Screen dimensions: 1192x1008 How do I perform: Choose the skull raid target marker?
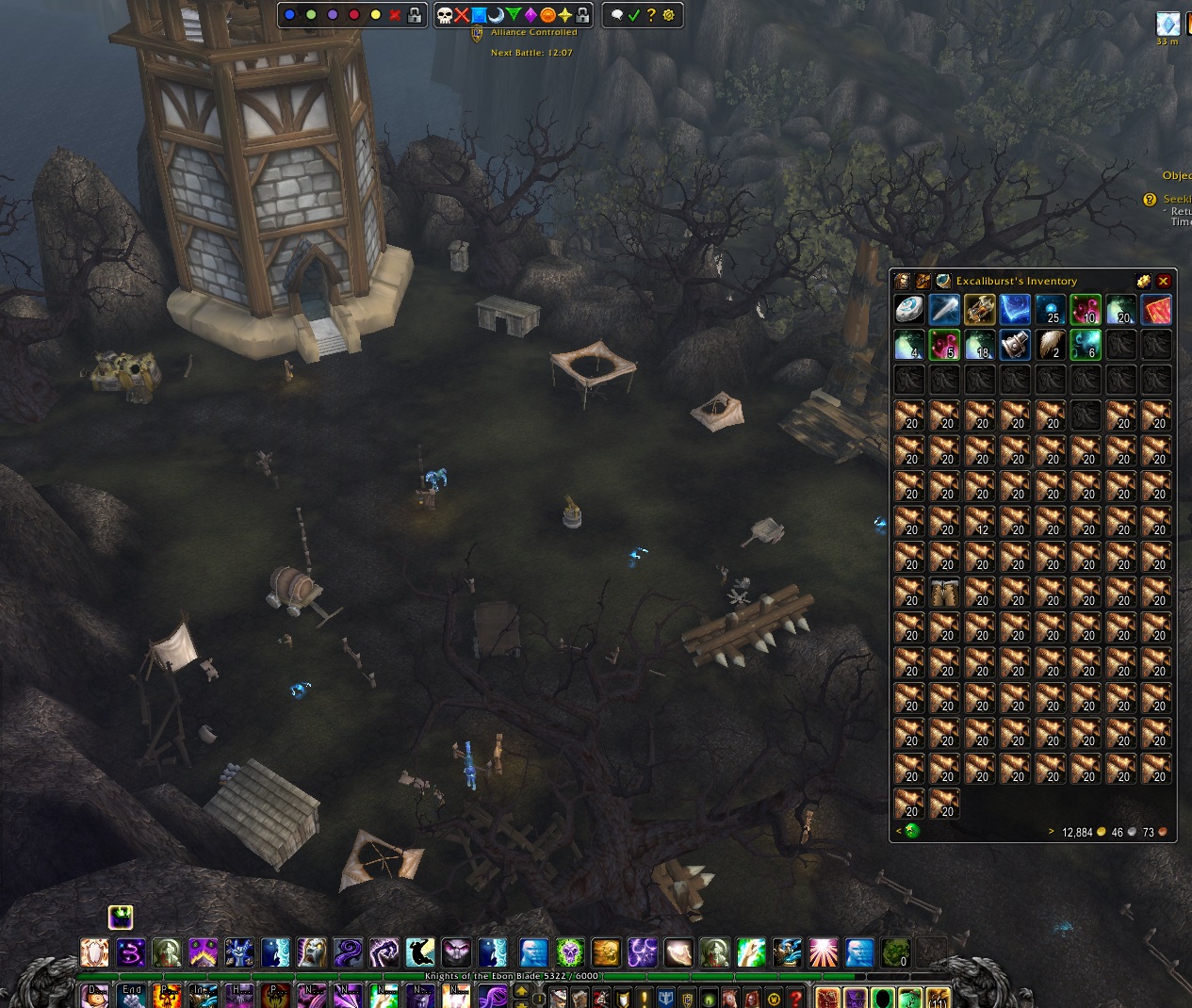pyautogui.click(x=445, y=15)
